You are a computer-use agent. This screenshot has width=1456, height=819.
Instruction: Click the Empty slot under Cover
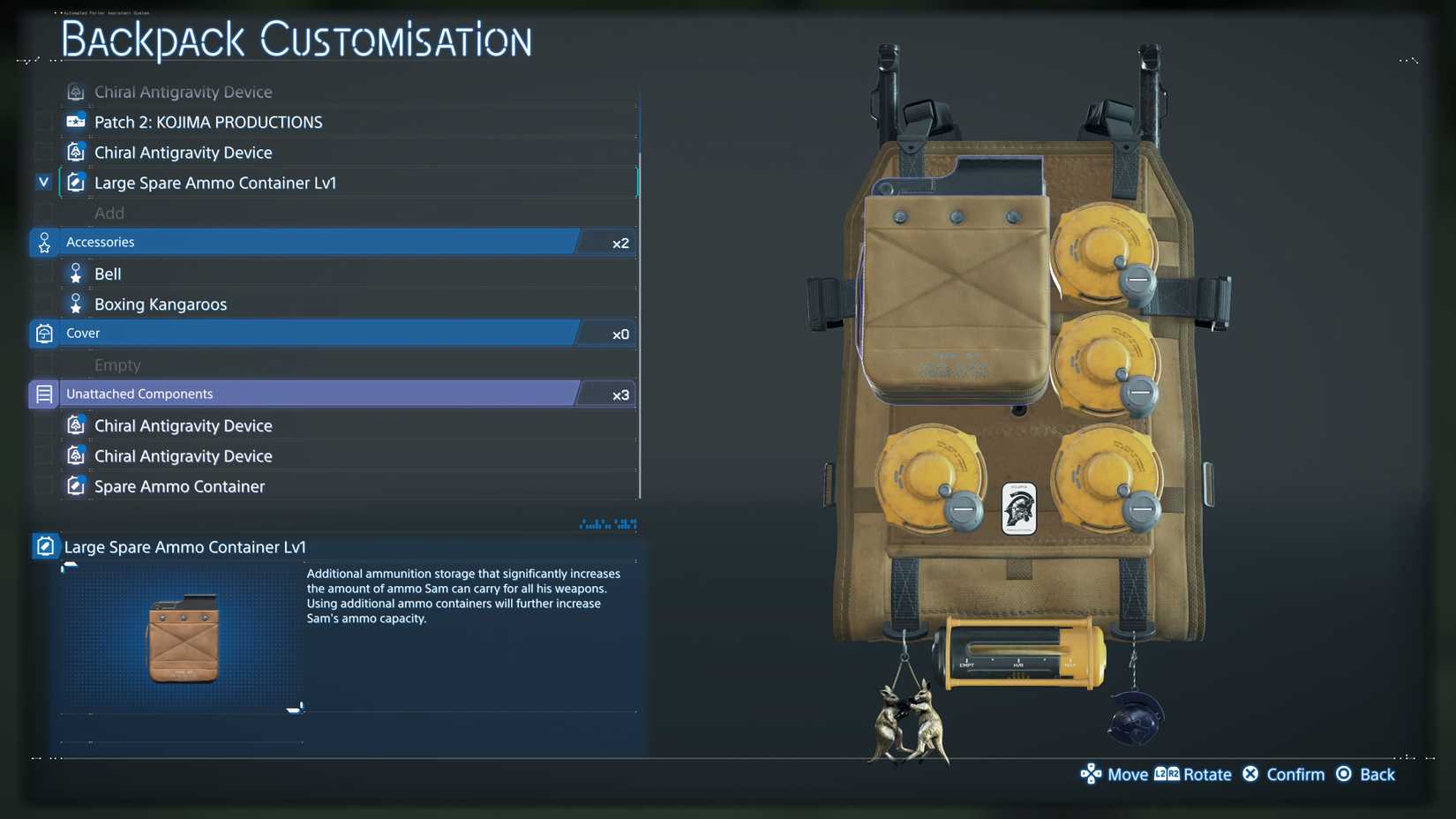(x=116, y=364)
